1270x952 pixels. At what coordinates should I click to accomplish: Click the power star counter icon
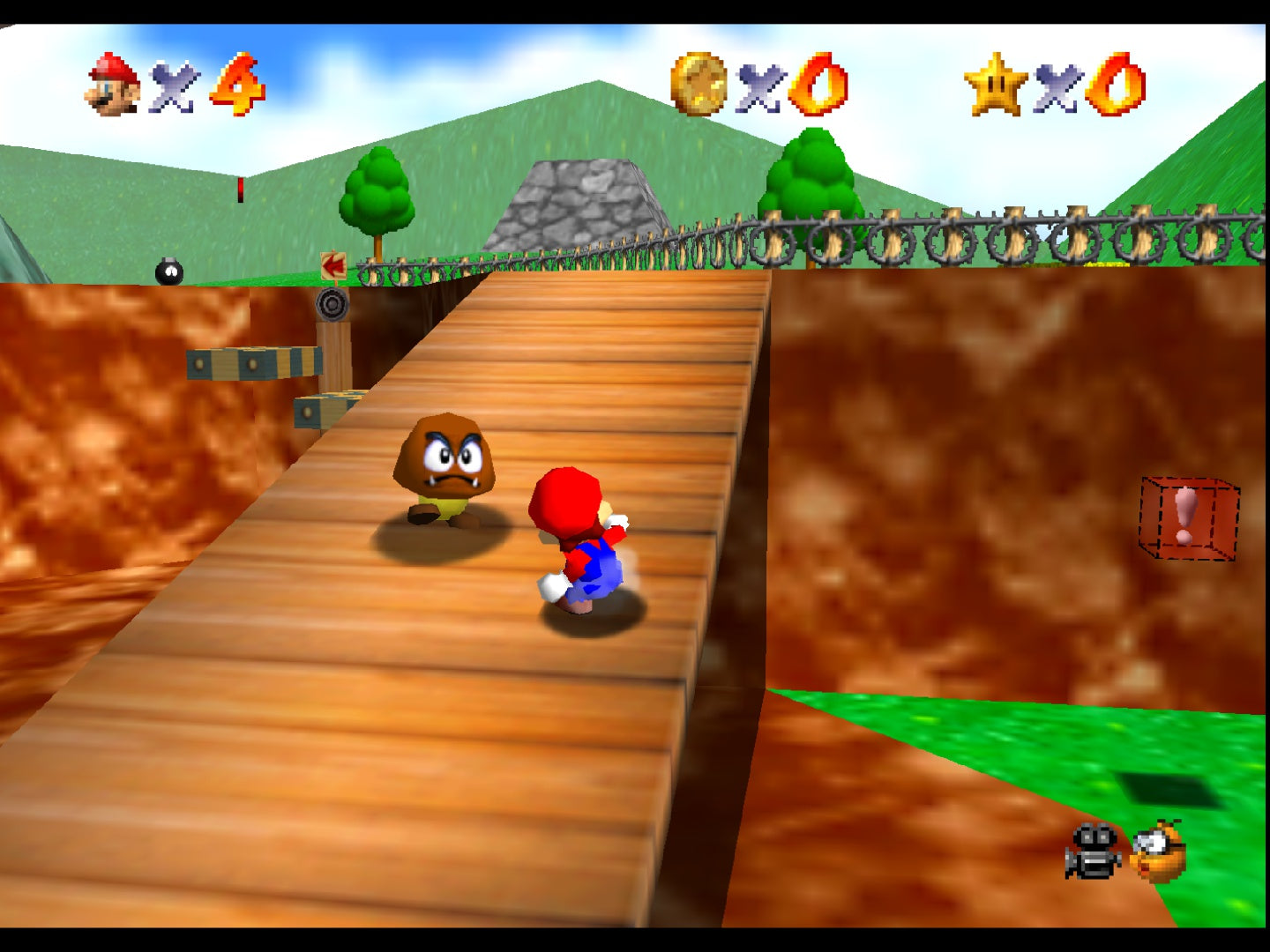pos(996,85)
